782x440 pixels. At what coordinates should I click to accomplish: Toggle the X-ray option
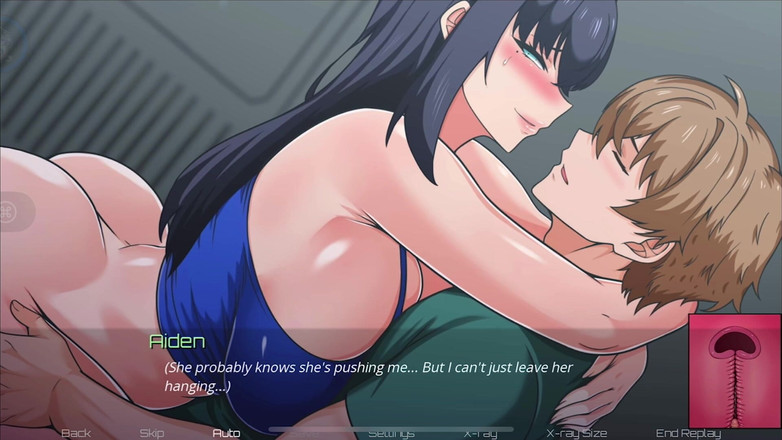[x=480, y=433]
